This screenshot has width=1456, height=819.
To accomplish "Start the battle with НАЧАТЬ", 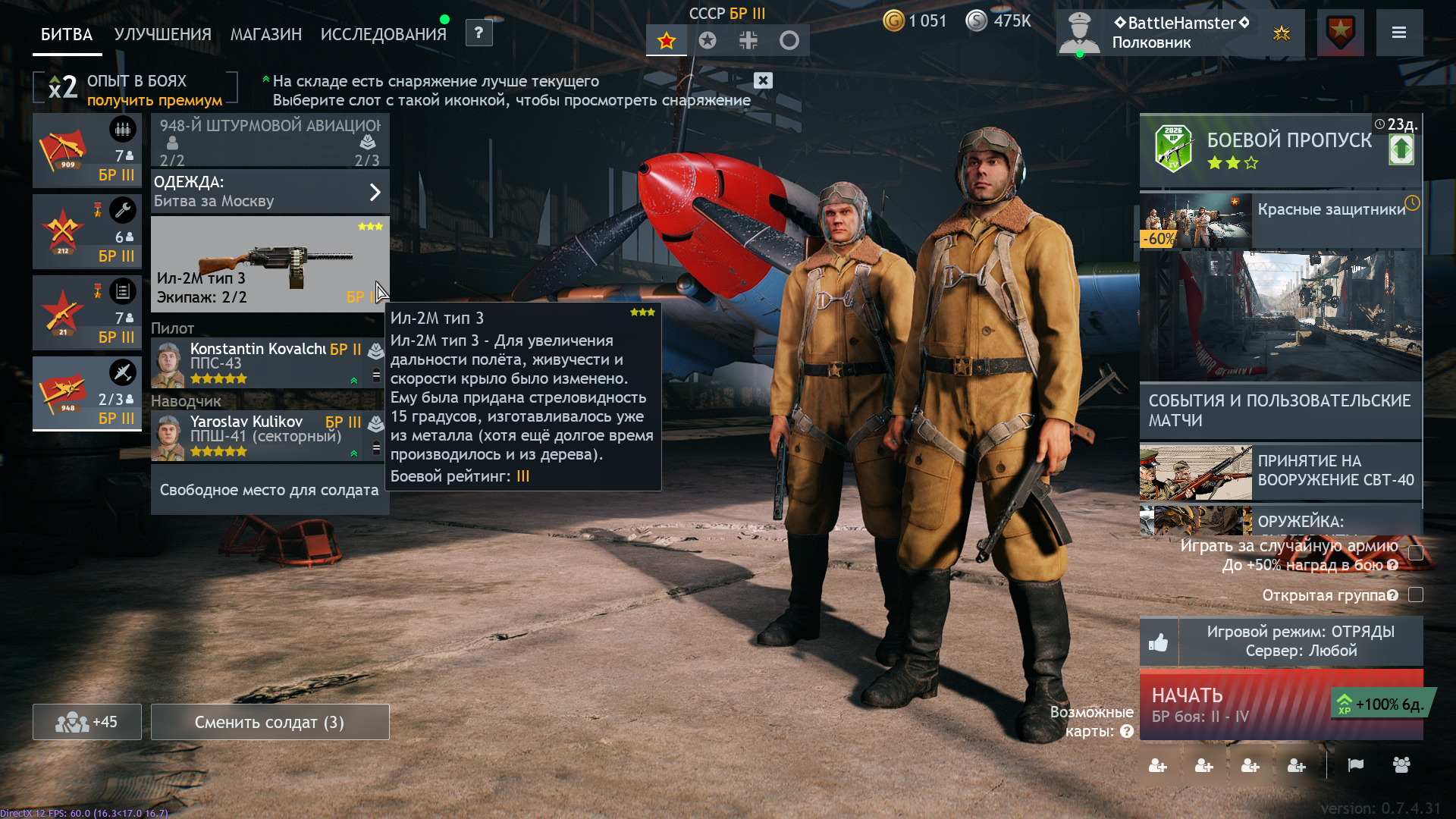I will 1236,705.
